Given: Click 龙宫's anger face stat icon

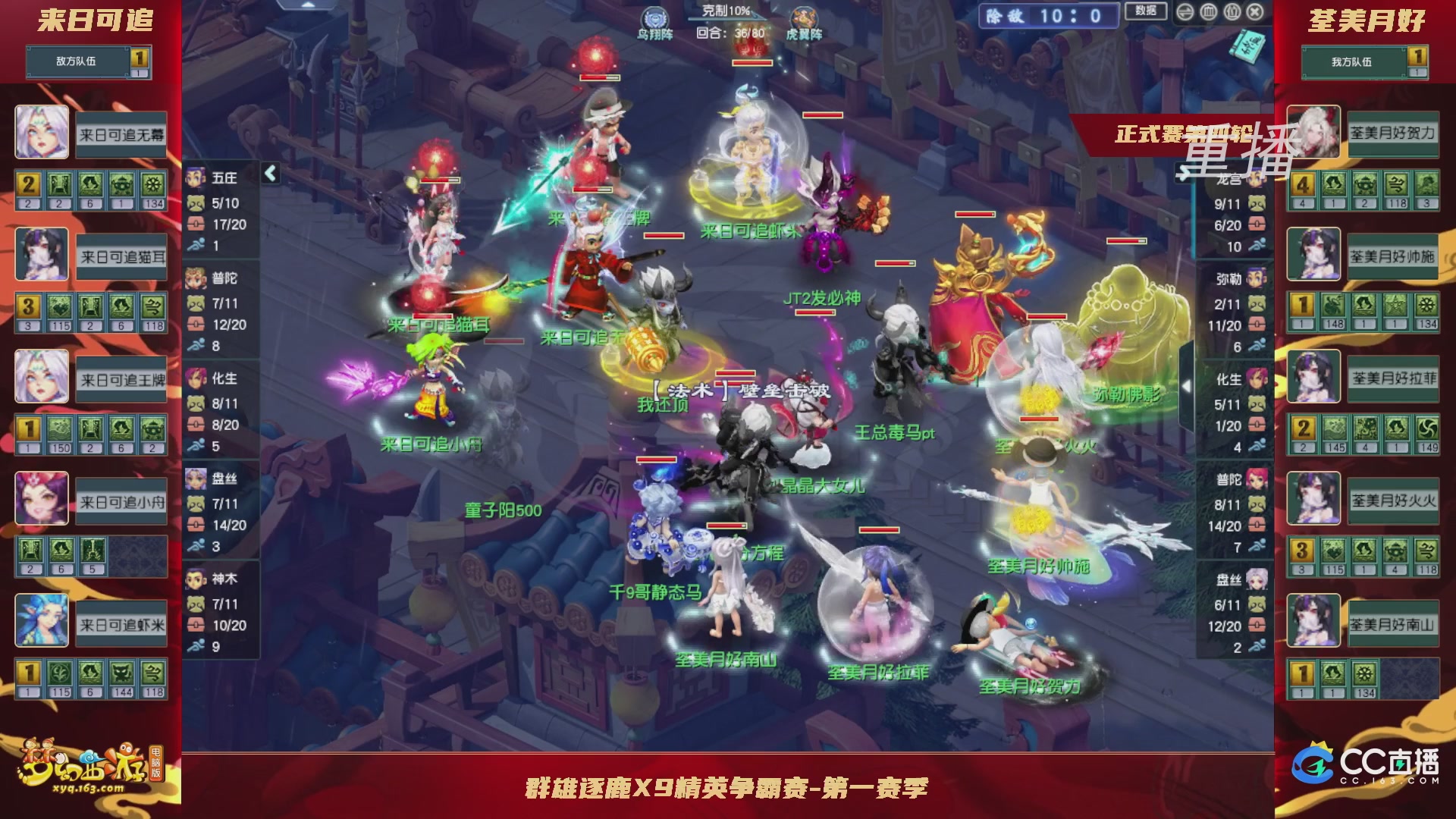Looking at the screenshot, I should coord(1258,203).
